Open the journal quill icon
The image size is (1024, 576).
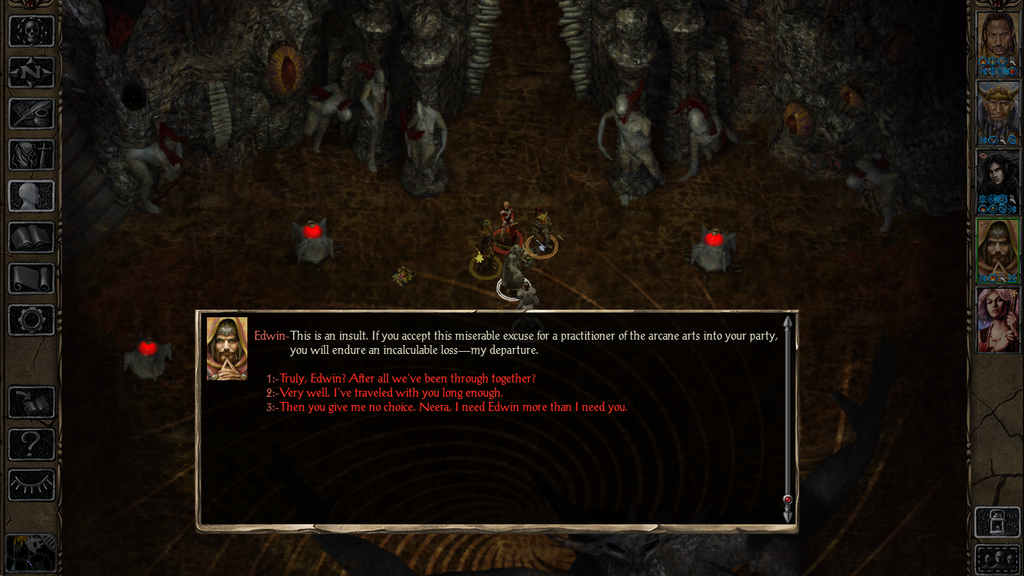tap(31, 113)
